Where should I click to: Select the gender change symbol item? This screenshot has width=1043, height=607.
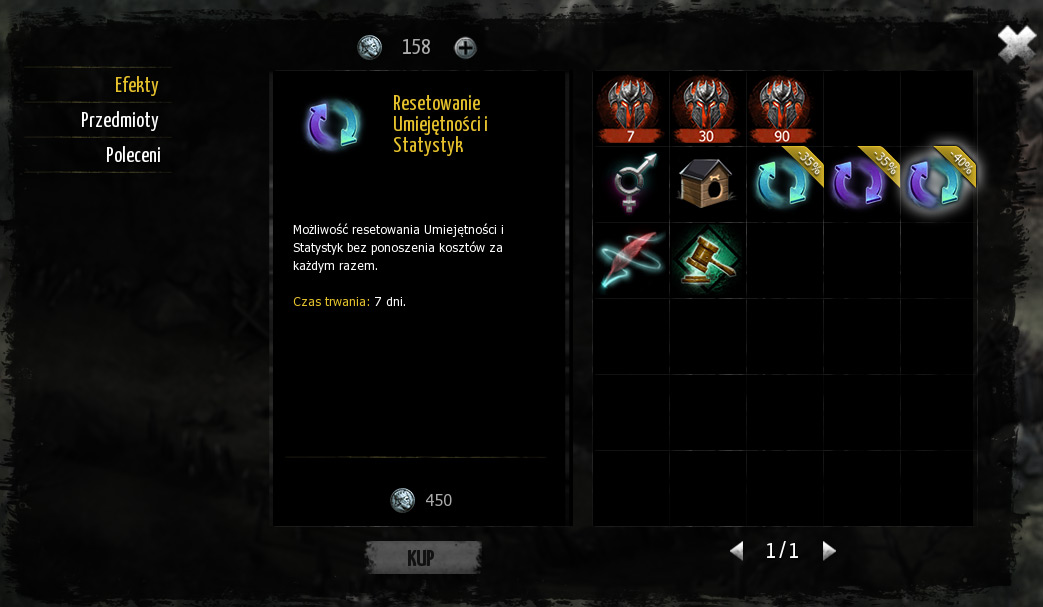tap(630, 184)
